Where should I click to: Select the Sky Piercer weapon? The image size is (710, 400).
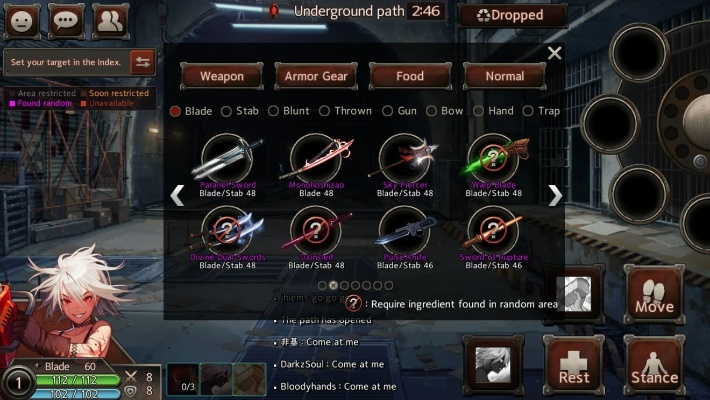(x=408, y=160)
